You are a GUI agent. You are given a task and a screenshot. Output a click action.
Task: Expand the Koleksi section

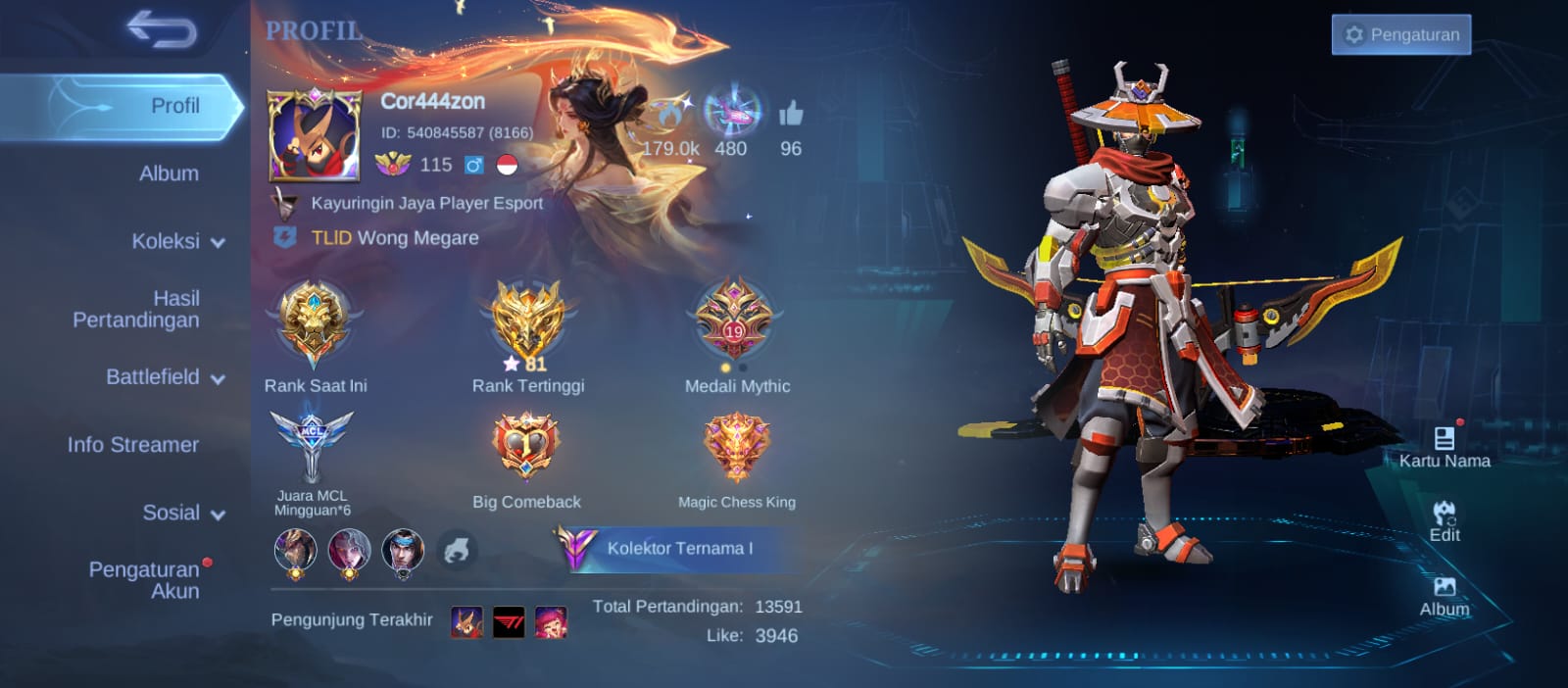coord(176,241)
